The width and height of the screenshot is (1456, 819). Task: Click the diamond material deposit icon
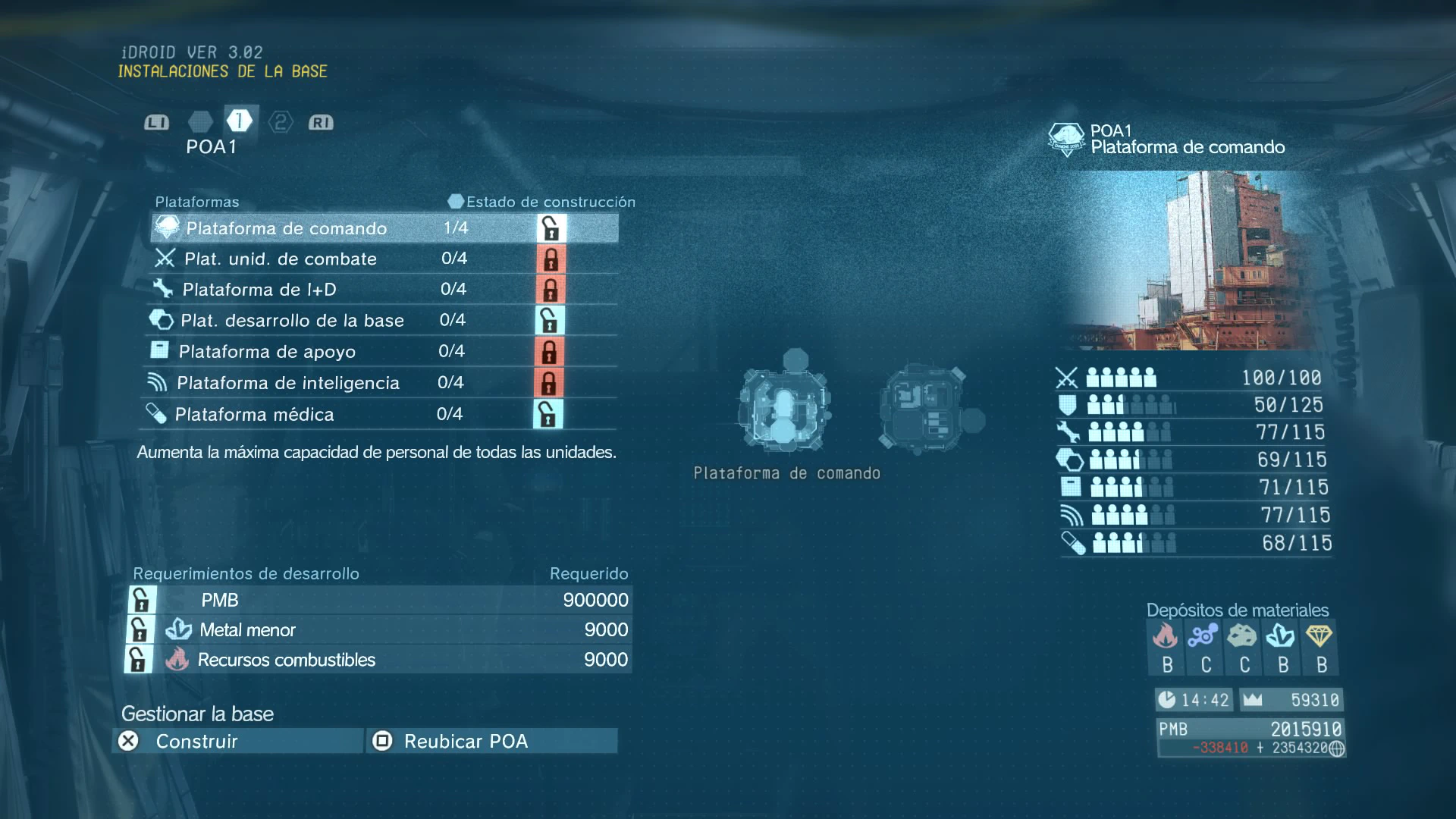pyautogui.click(x=1319, y=635)
